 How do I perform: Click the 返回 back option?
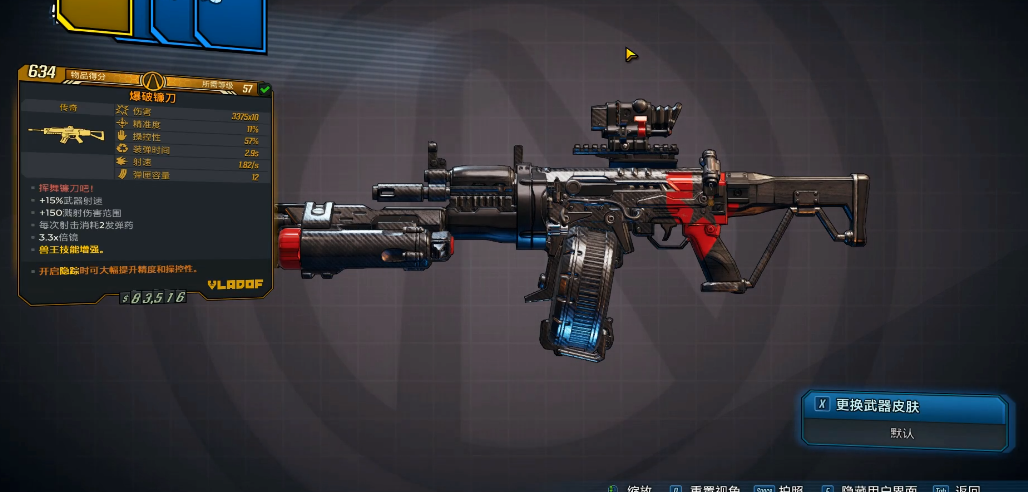point(967,489)
